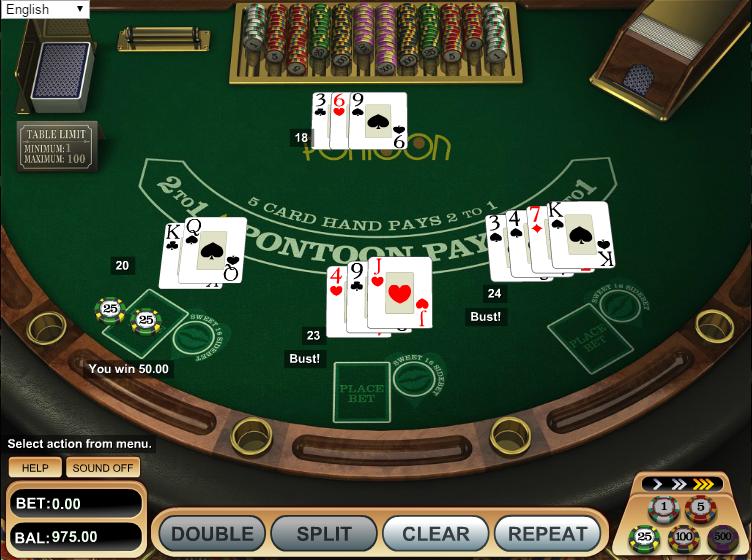Set game speed to single arrow

tap(659, 484)
